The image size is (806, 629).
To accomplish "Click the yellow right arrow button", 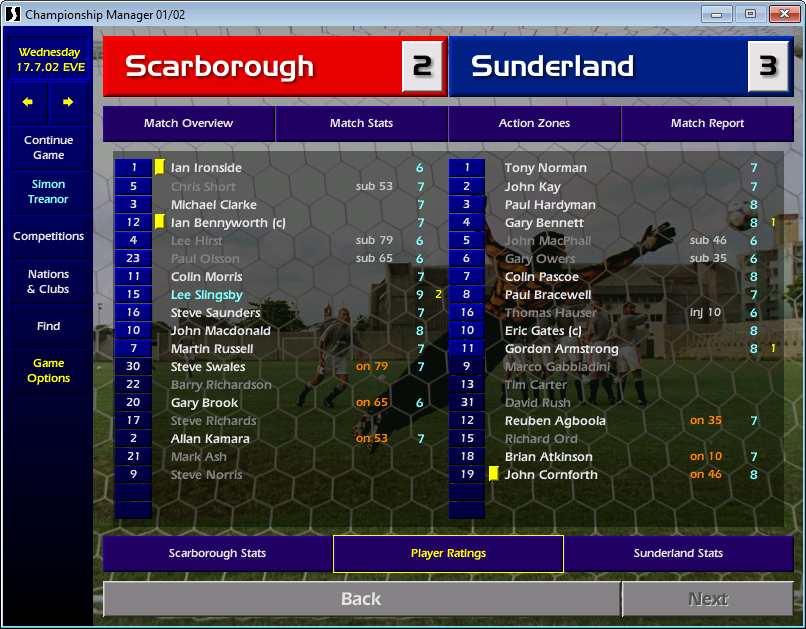I will [x=68, y=102].
